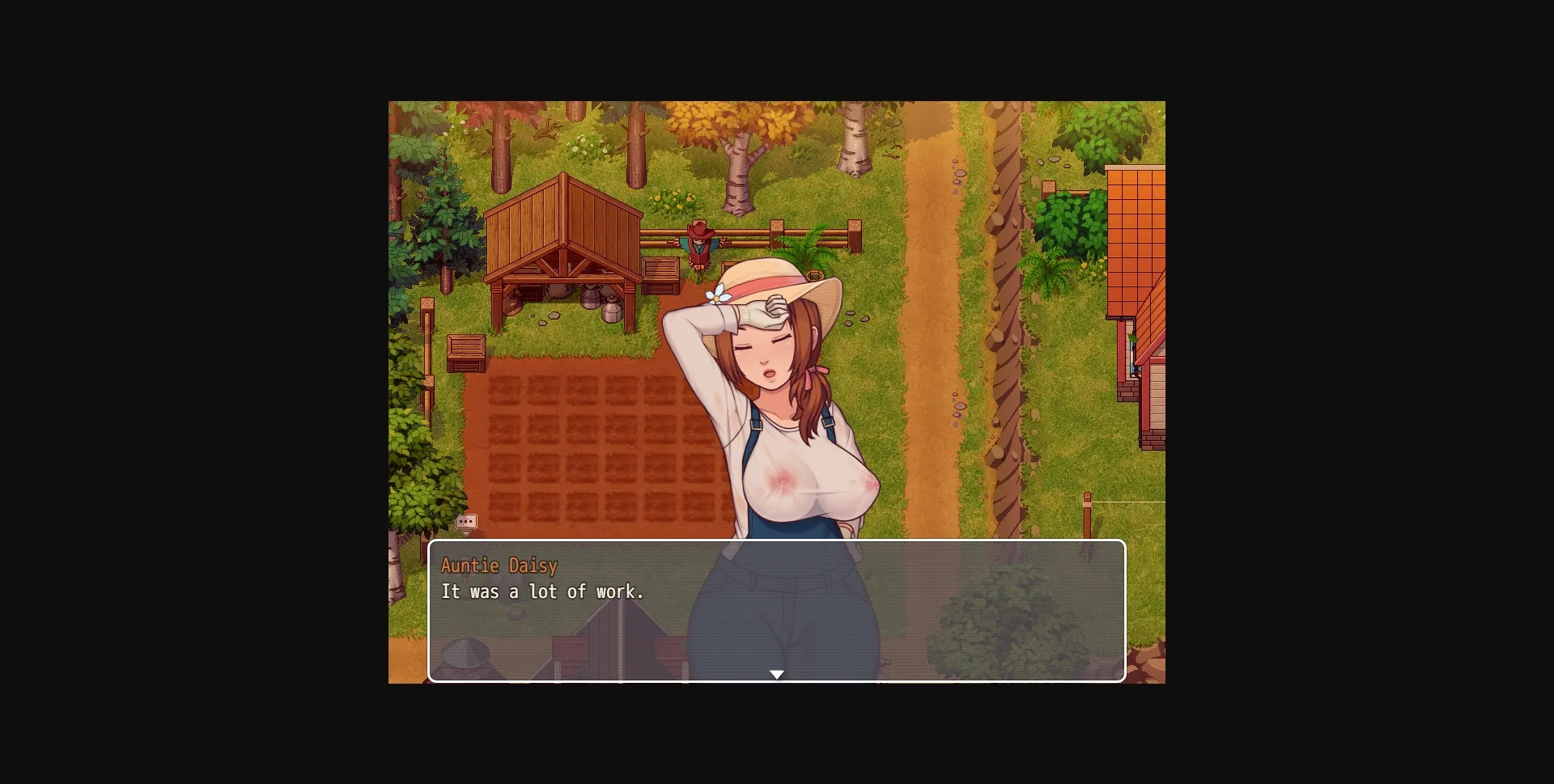Click the dialogue text 'It was a lot of work.'

(x=543, y=591)
